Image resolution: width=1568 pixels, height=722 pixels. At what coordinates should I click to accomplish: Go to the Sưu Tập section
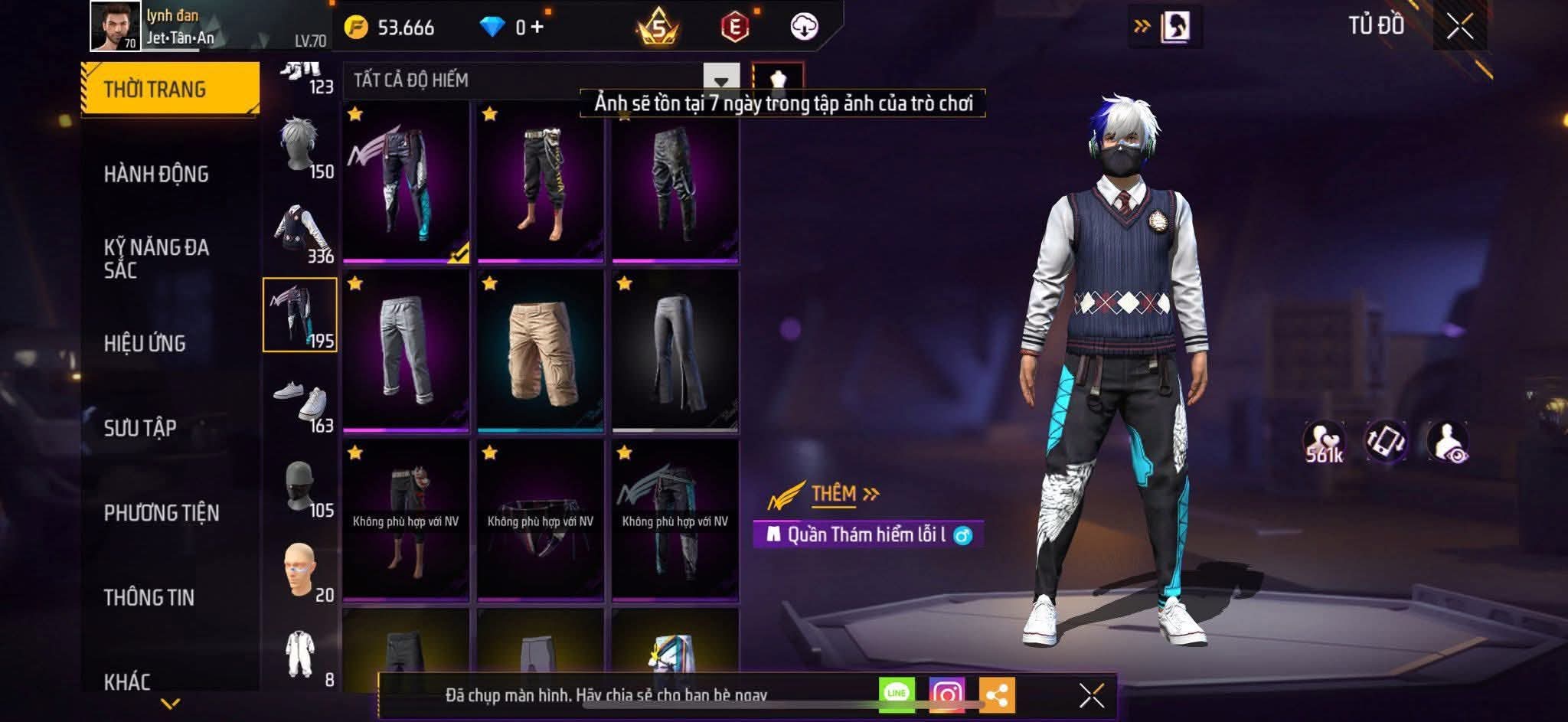click(x=140, y=428)
